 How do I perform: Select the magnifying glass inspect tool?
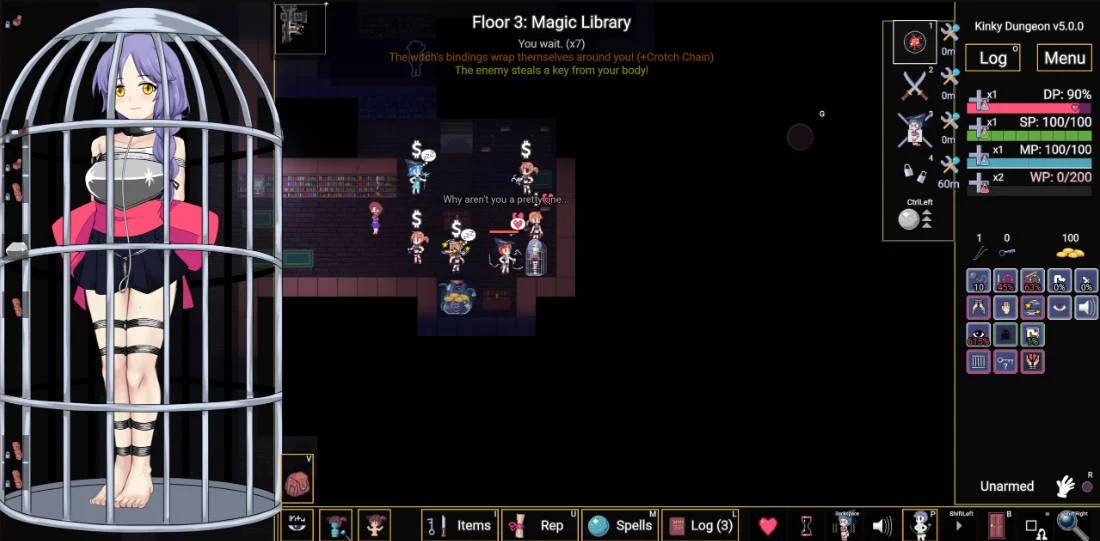point(1073,525)
